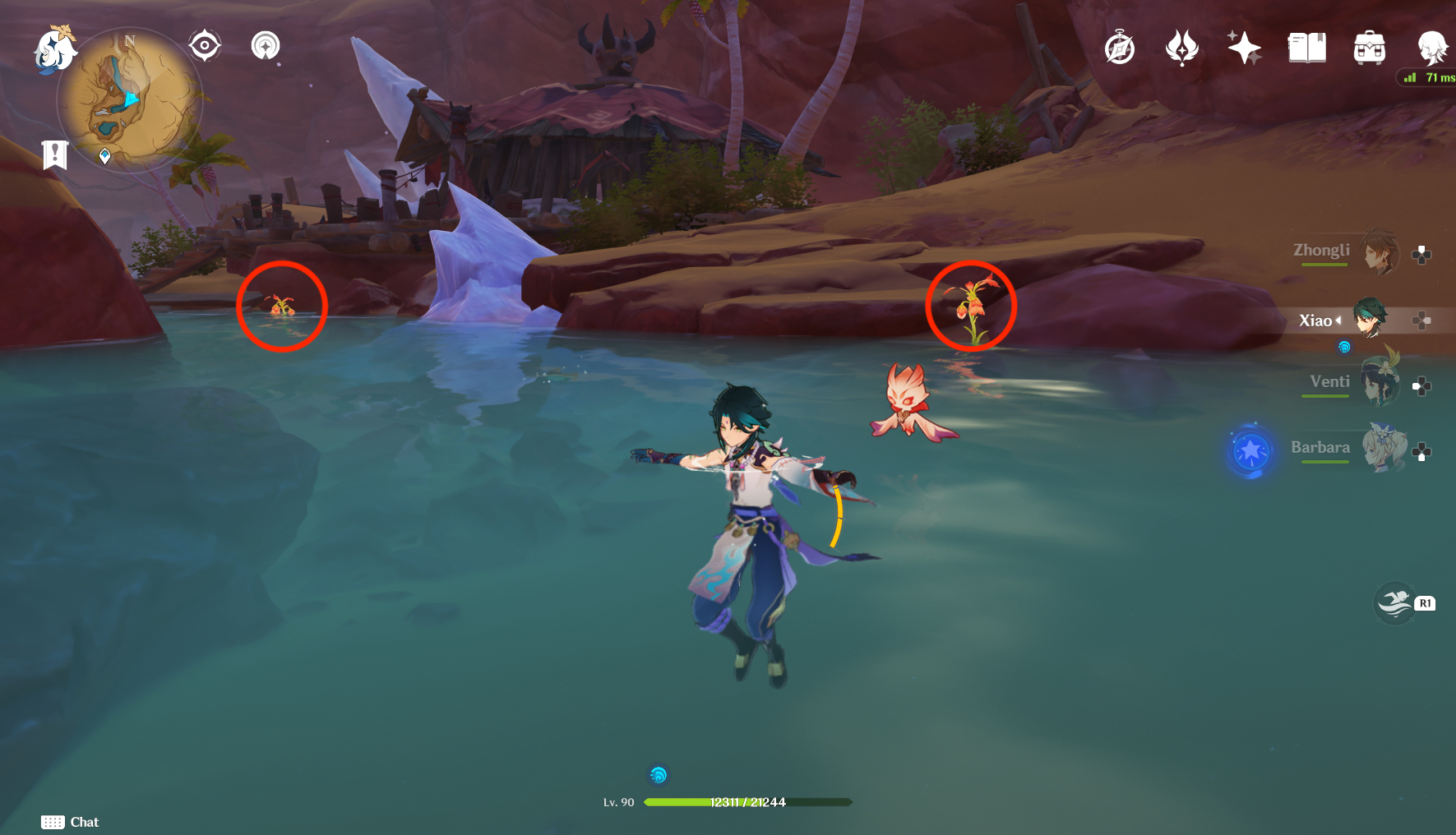
Task: Open the adventurer handbook book icon
Action: [x=1306, y=48]
